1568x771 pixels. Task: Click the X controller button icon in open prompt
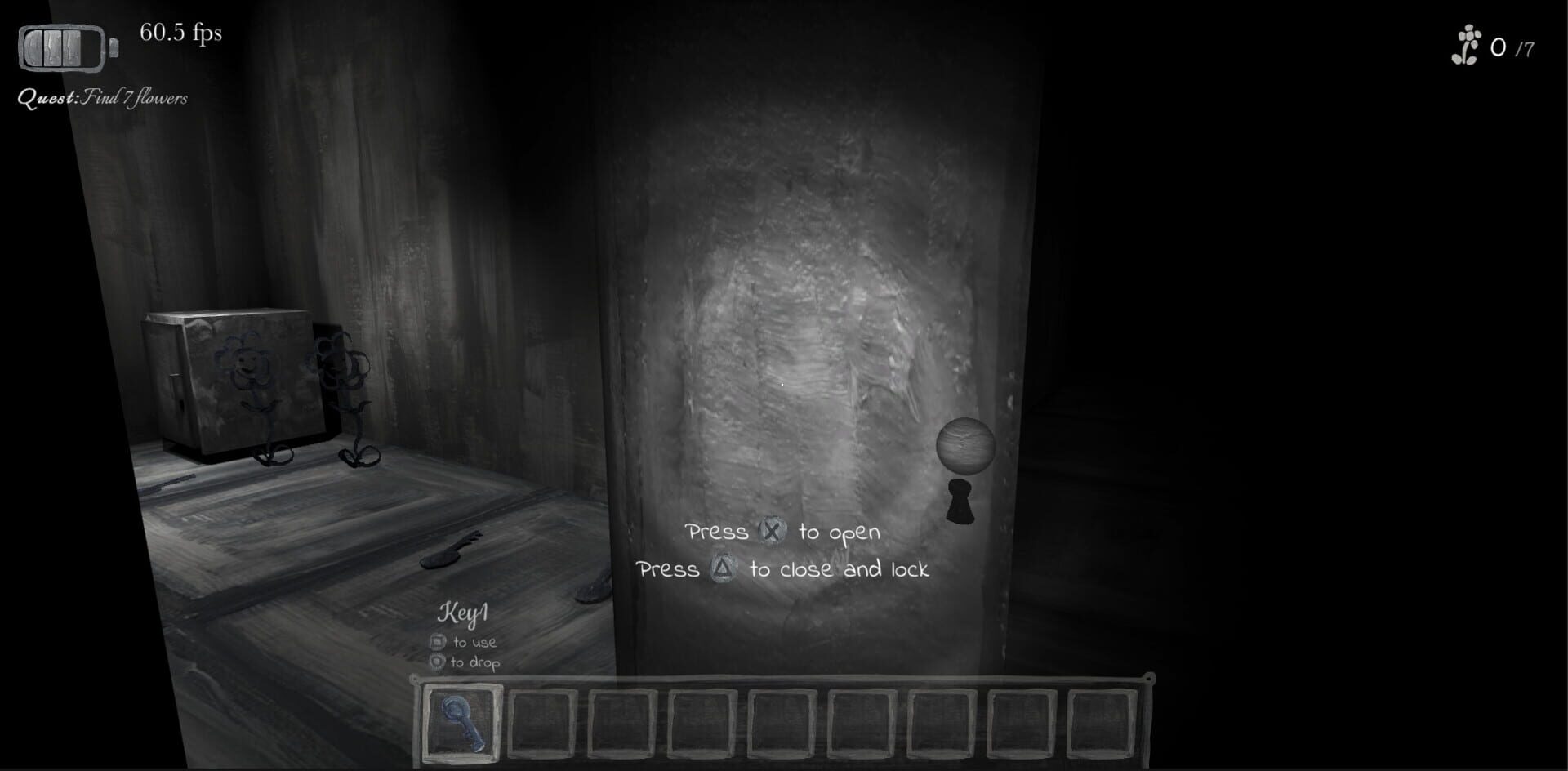774,533
